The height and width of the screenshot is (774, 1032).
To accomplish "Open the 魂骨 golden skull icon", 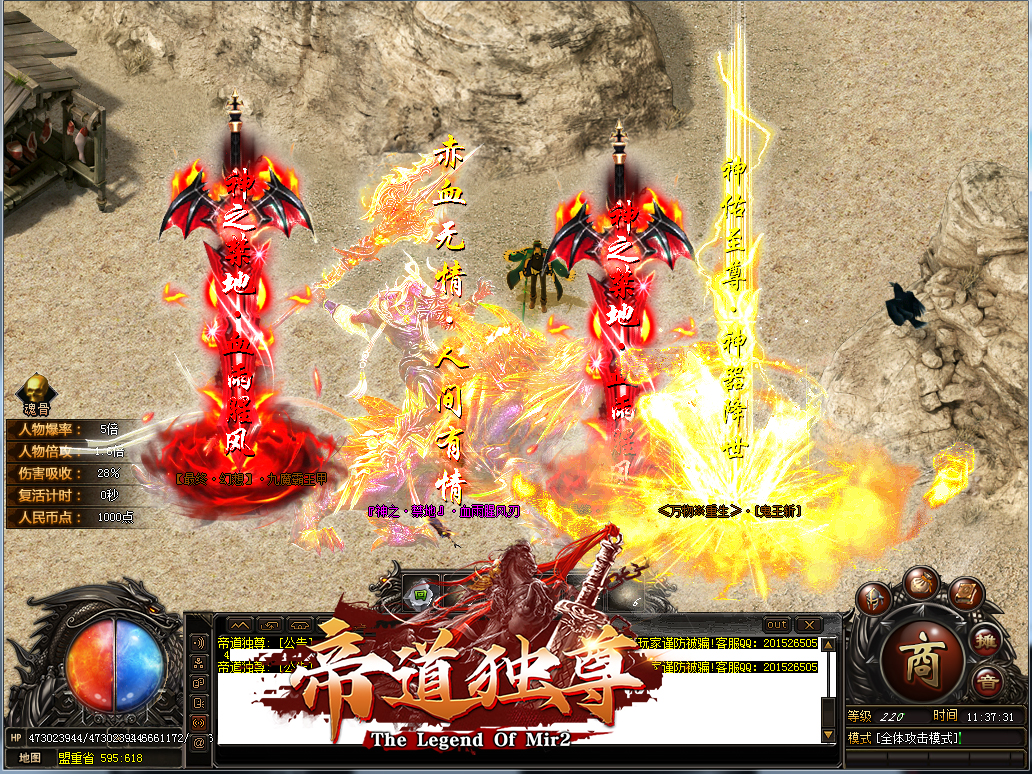I will [x=38, y=390].
